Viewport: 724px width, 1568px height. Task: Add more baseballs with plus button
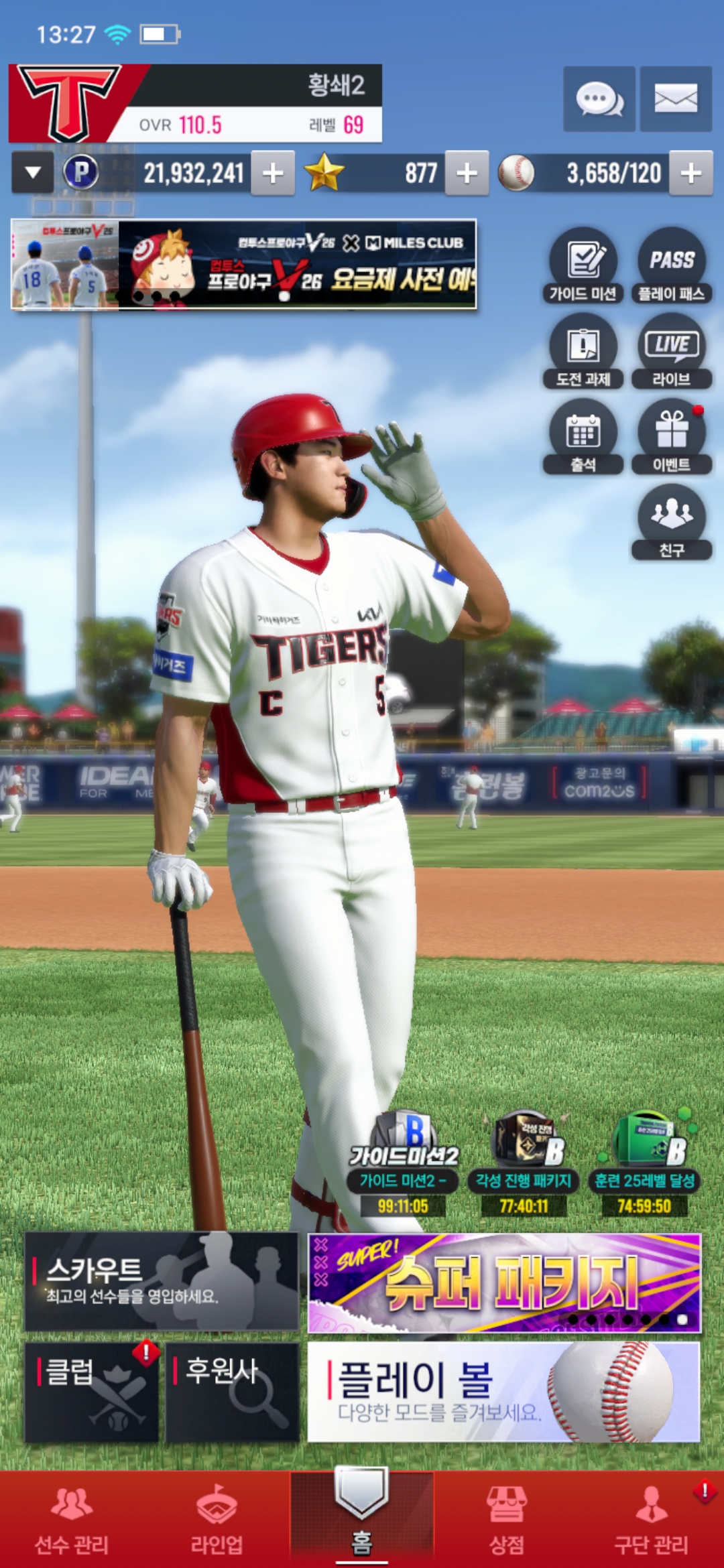tap(691, 174)
